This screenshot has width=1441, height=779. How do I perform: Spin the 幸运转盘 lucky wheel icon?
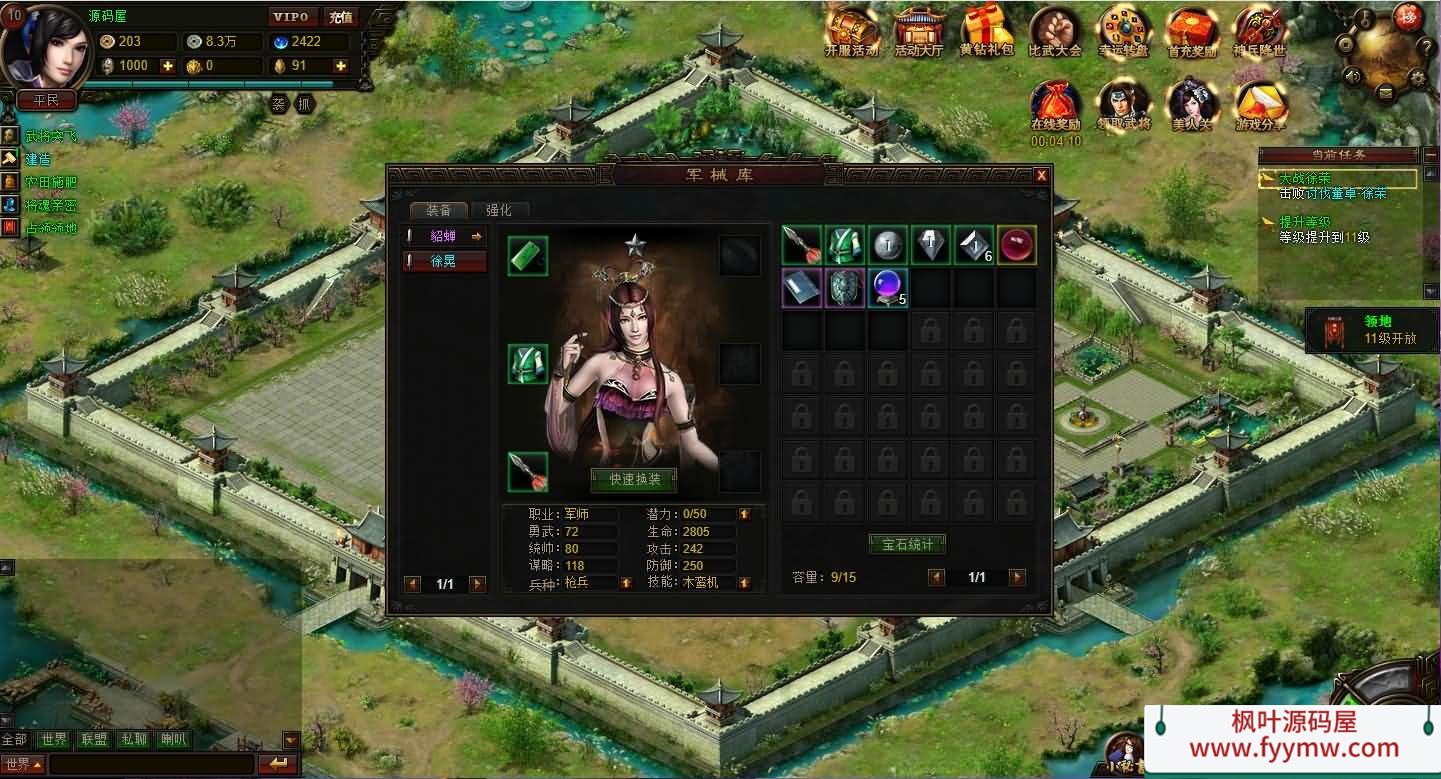pyautogui.click(x=1124, y=32)
